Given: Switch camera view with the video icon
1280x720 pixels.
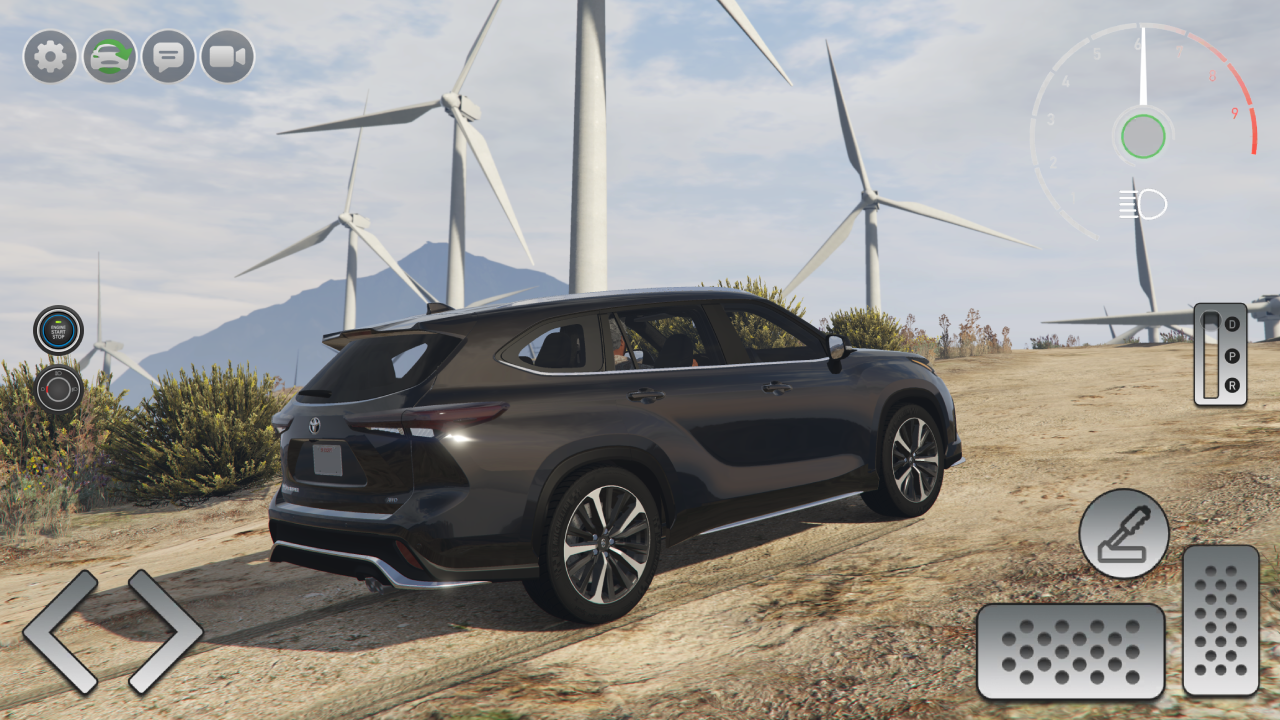Looking at the screenshot, I should point(225,57).
